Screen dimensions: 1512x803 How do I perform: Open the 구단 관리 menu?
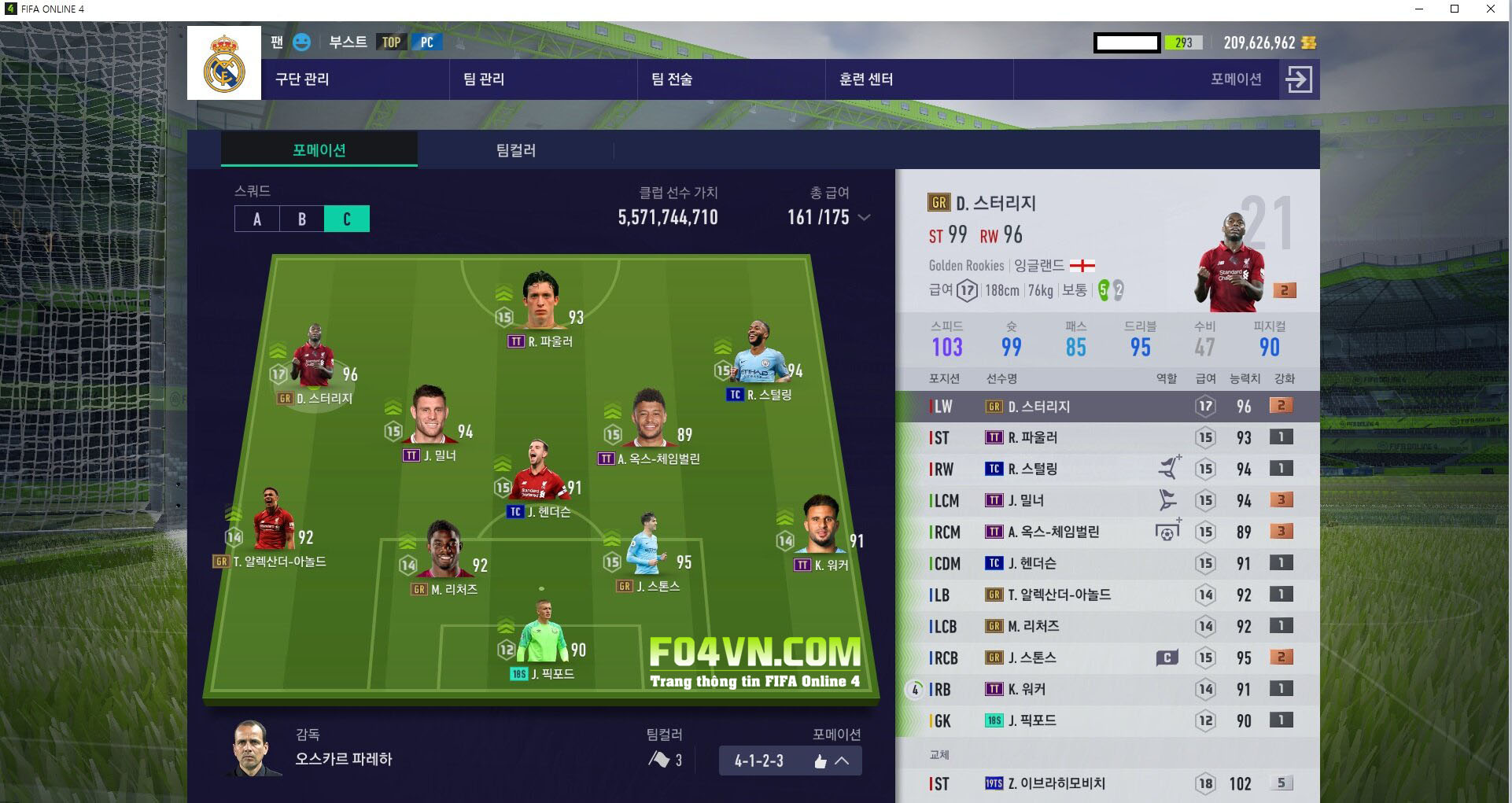point(302,79)
